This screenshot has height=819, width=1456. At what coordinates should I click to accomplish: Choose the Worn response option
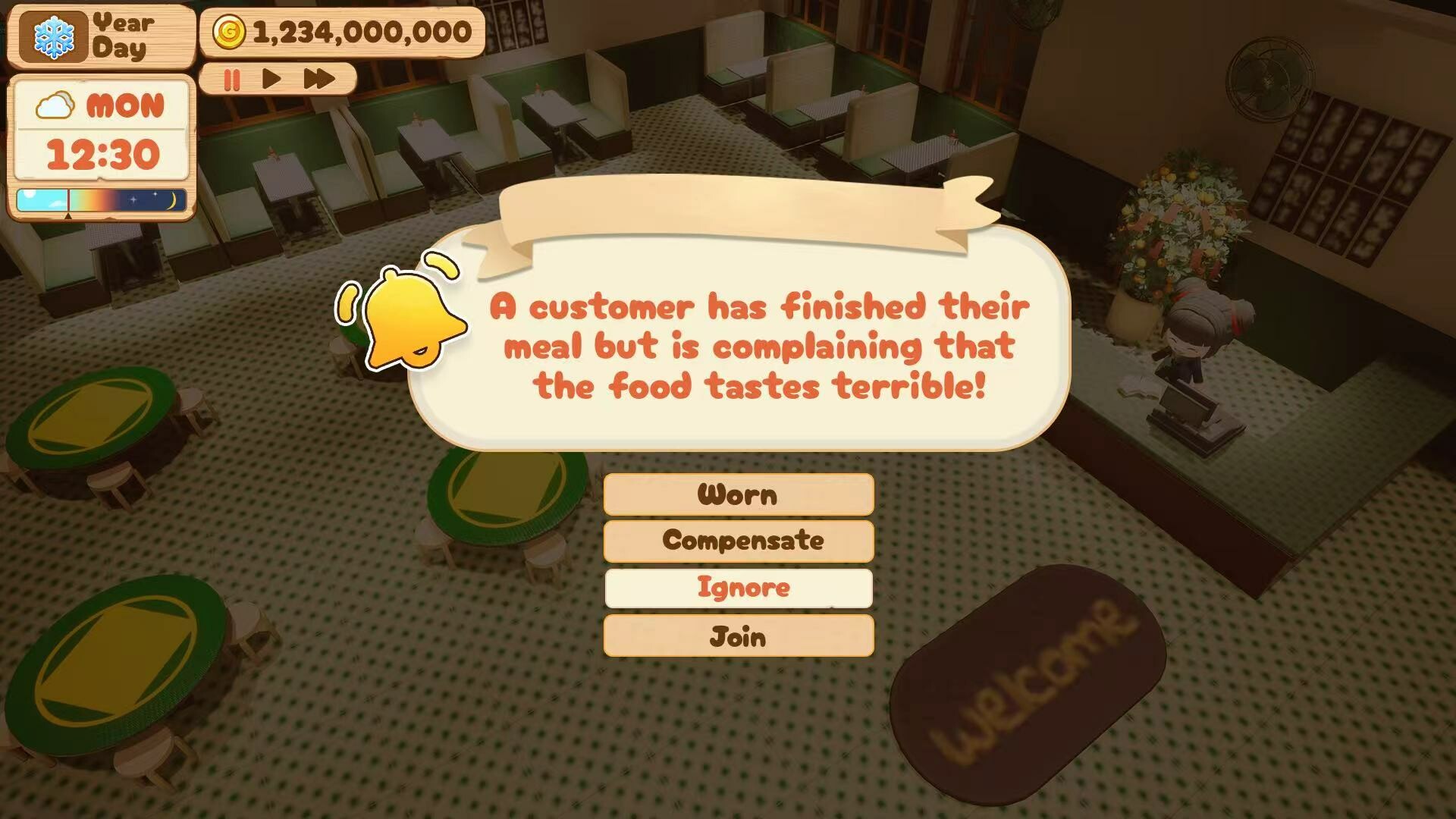click(x=738, y=494)
